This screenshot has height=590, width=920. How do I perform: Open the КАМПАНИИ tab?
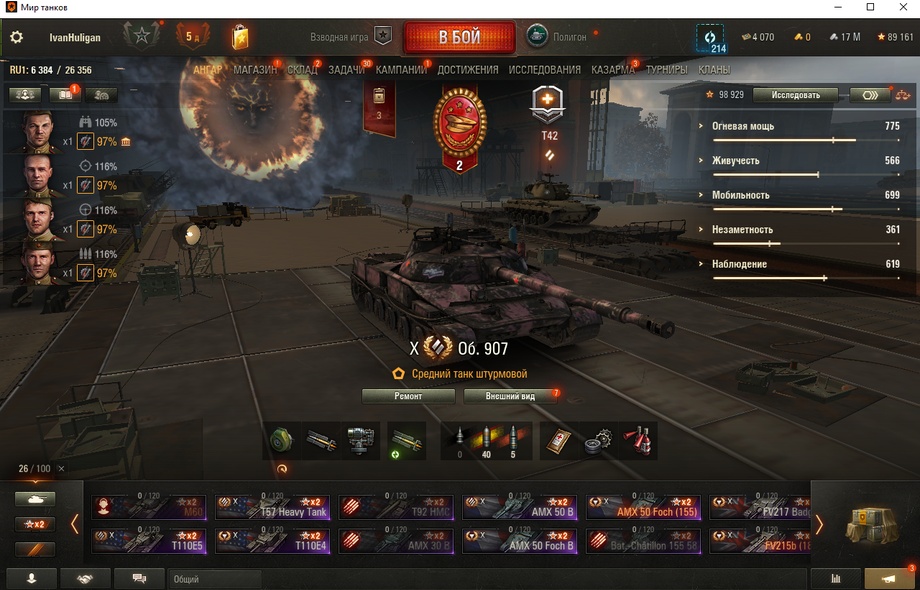pos(401,70)
